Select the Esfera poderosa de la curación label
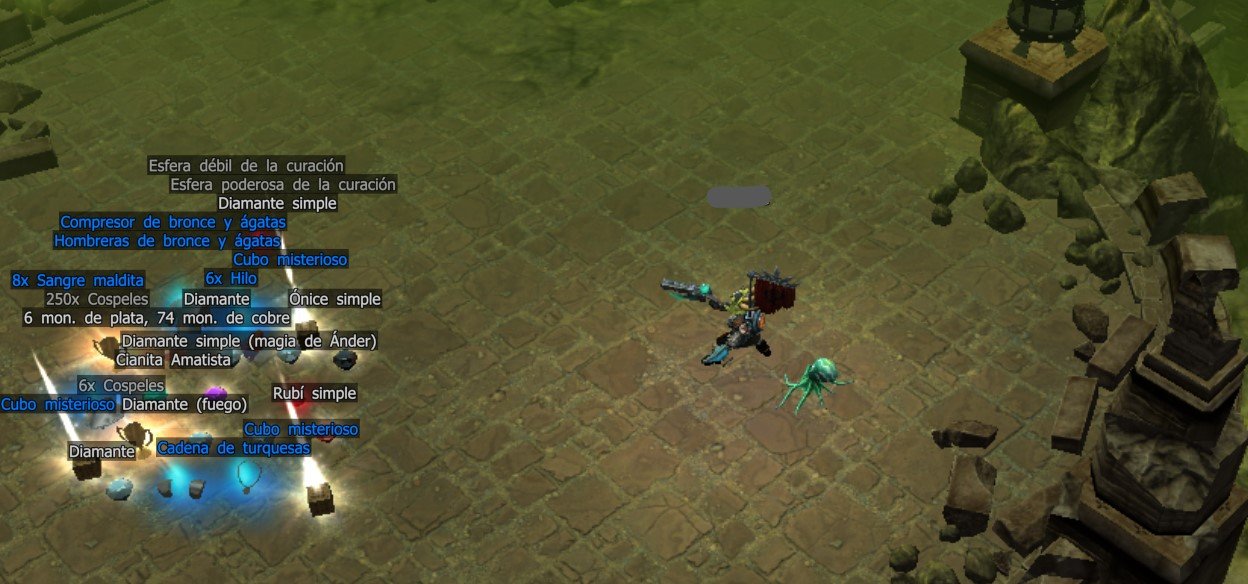The width and height of the screenshot is (1248, 584). click(x=283, y=185)
